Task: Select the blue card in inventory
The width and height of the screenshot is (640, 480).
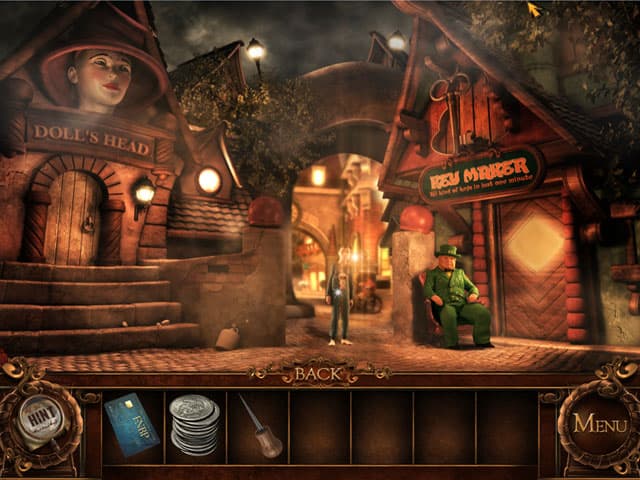Action: click(132, 423)
